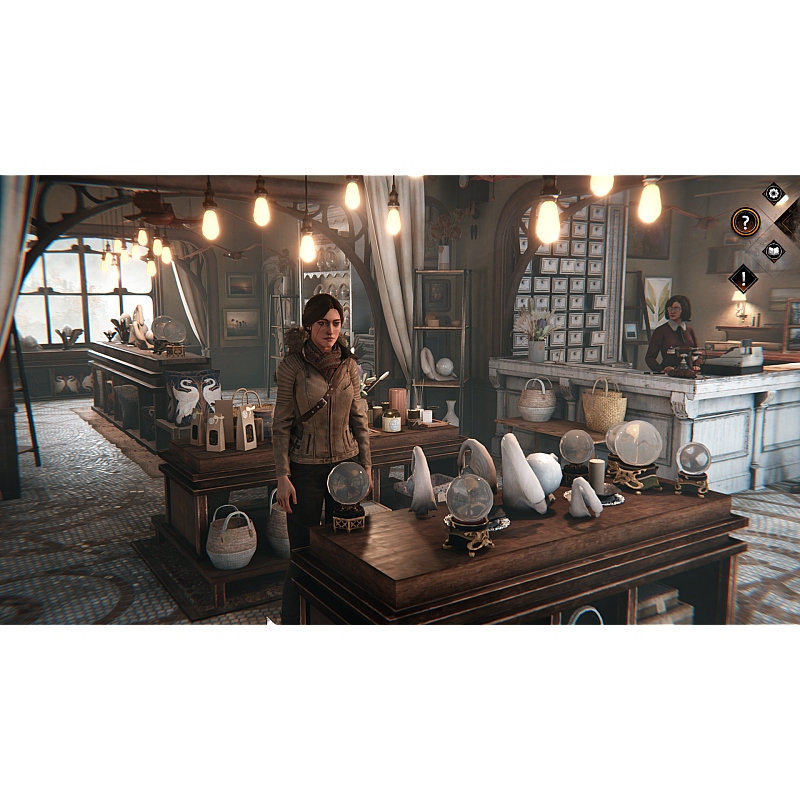Click the question mark help icon

coord(745,222)
